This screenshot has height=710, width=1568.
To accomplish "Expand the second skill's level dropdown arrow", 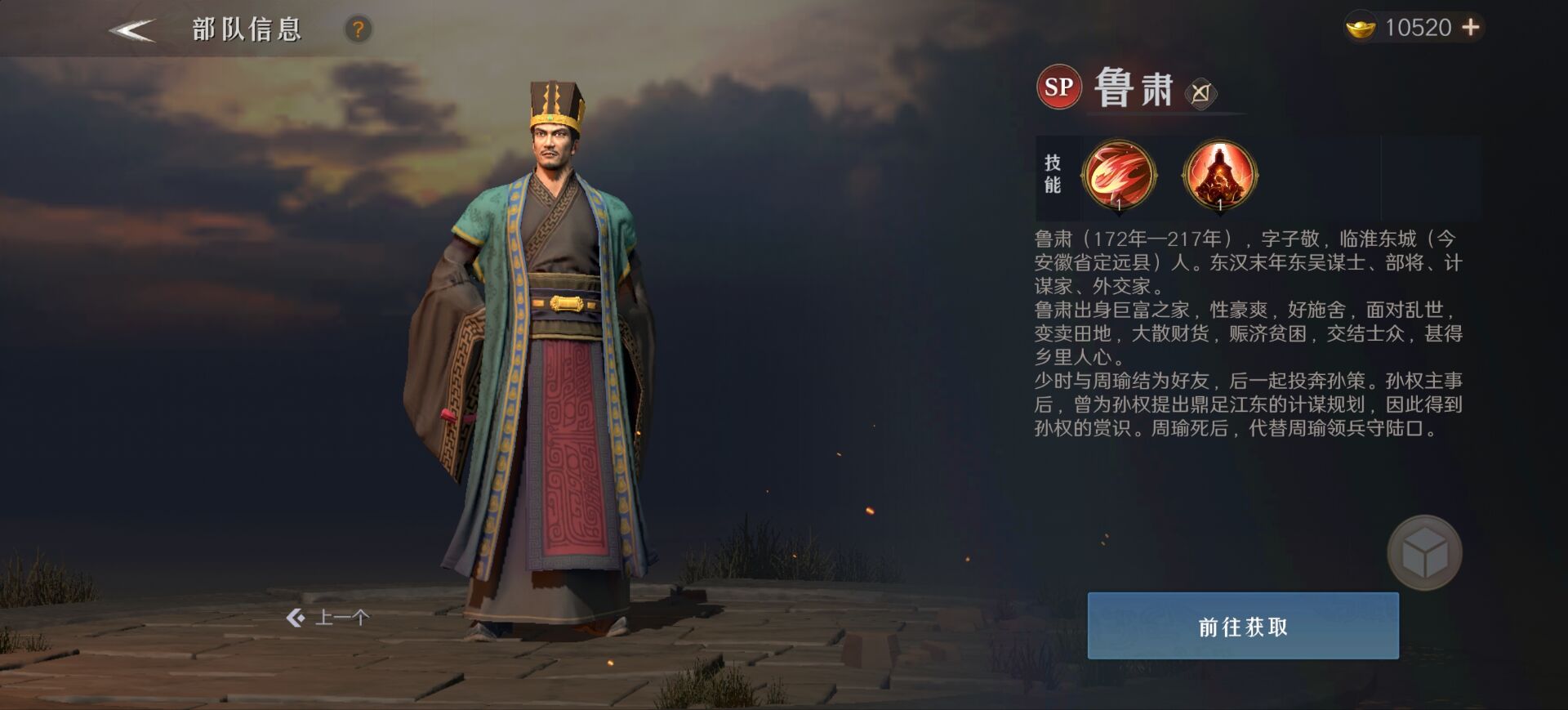I will [1219, 215].
